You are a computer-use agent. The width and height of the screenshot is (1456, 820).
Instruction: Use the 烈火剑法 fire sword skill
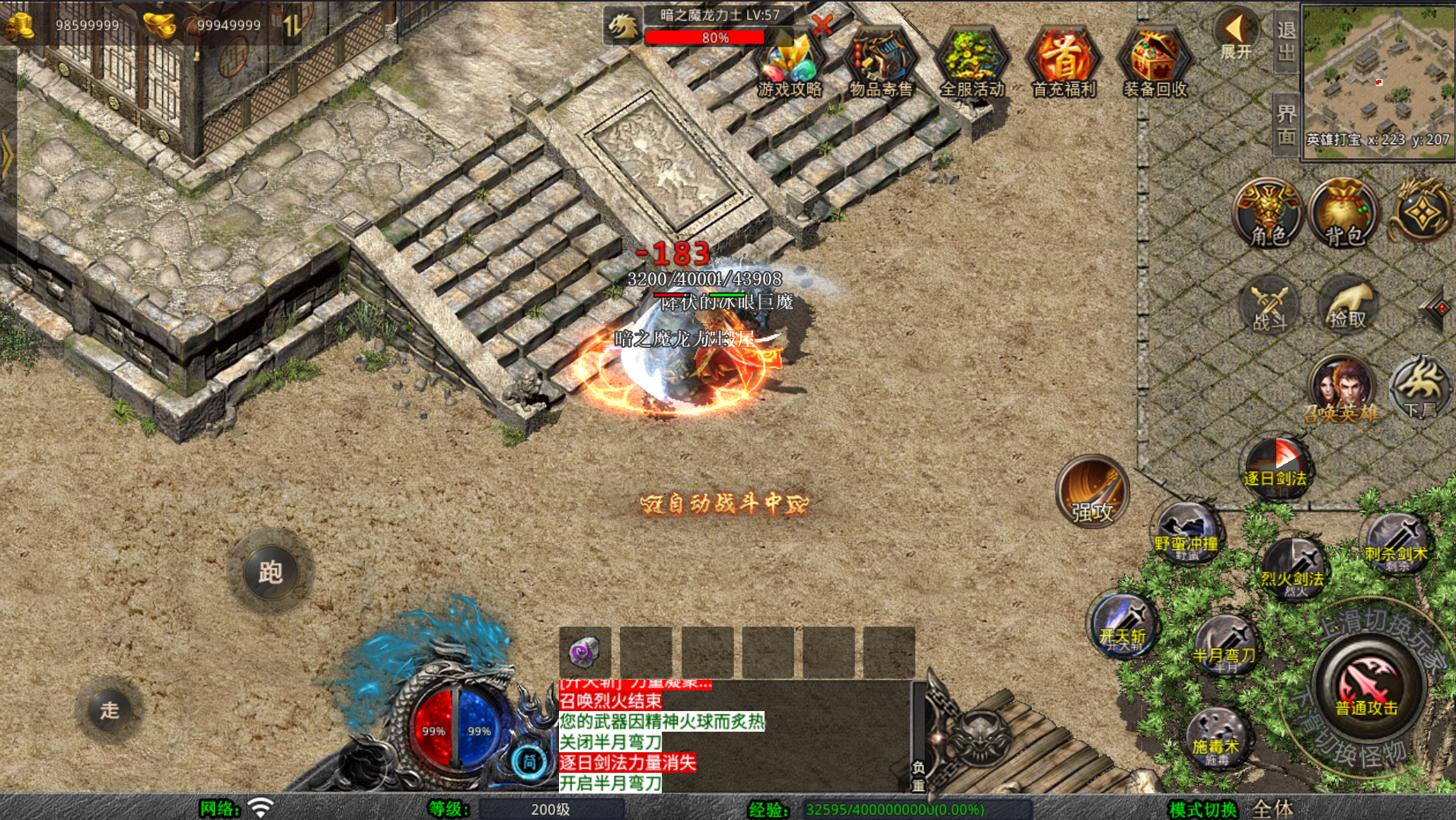coord(1292,567)
